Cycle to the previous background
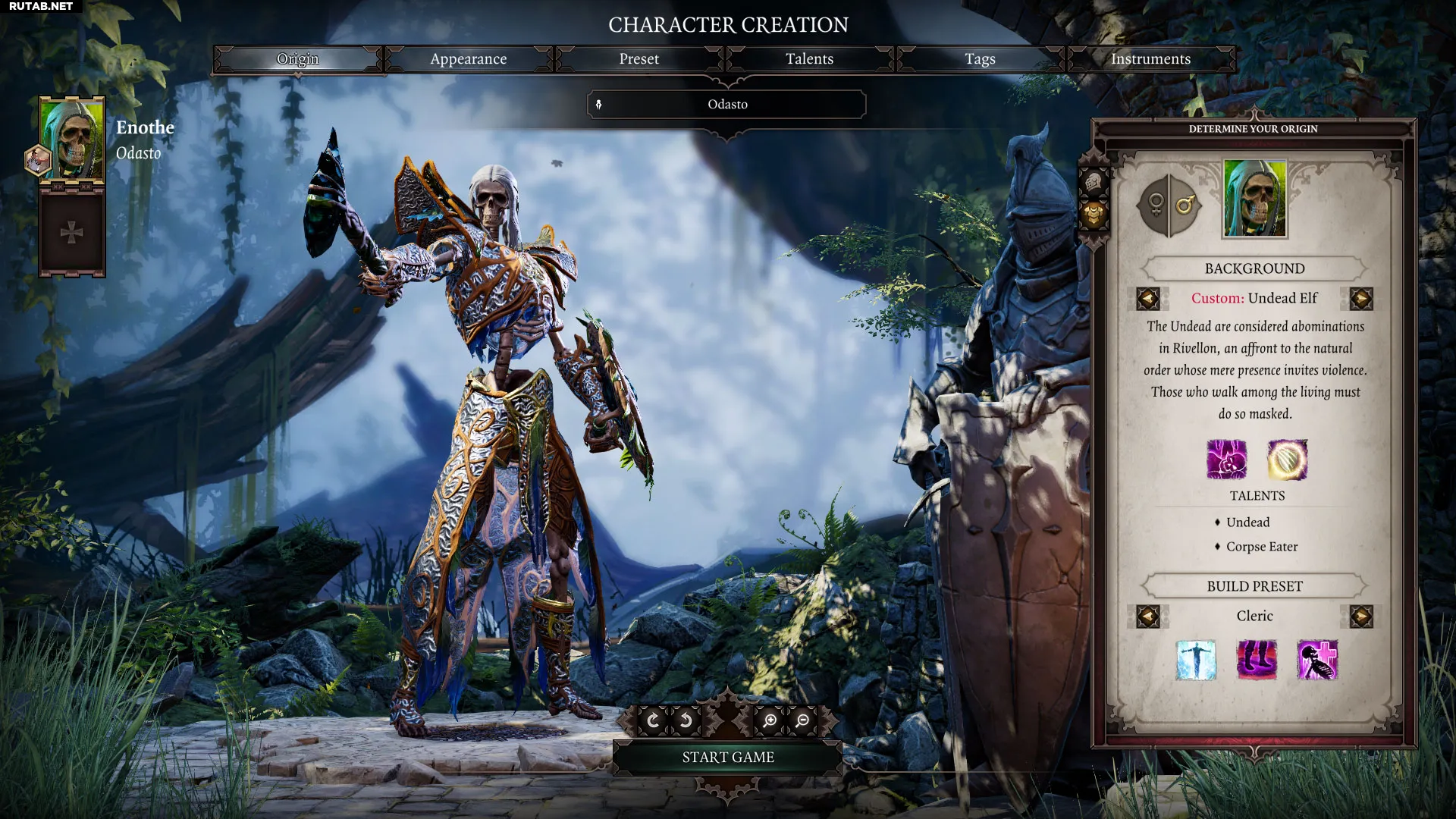This screenshot has width=1456, height=819. pyautogui.click(x=1147, y=299)
